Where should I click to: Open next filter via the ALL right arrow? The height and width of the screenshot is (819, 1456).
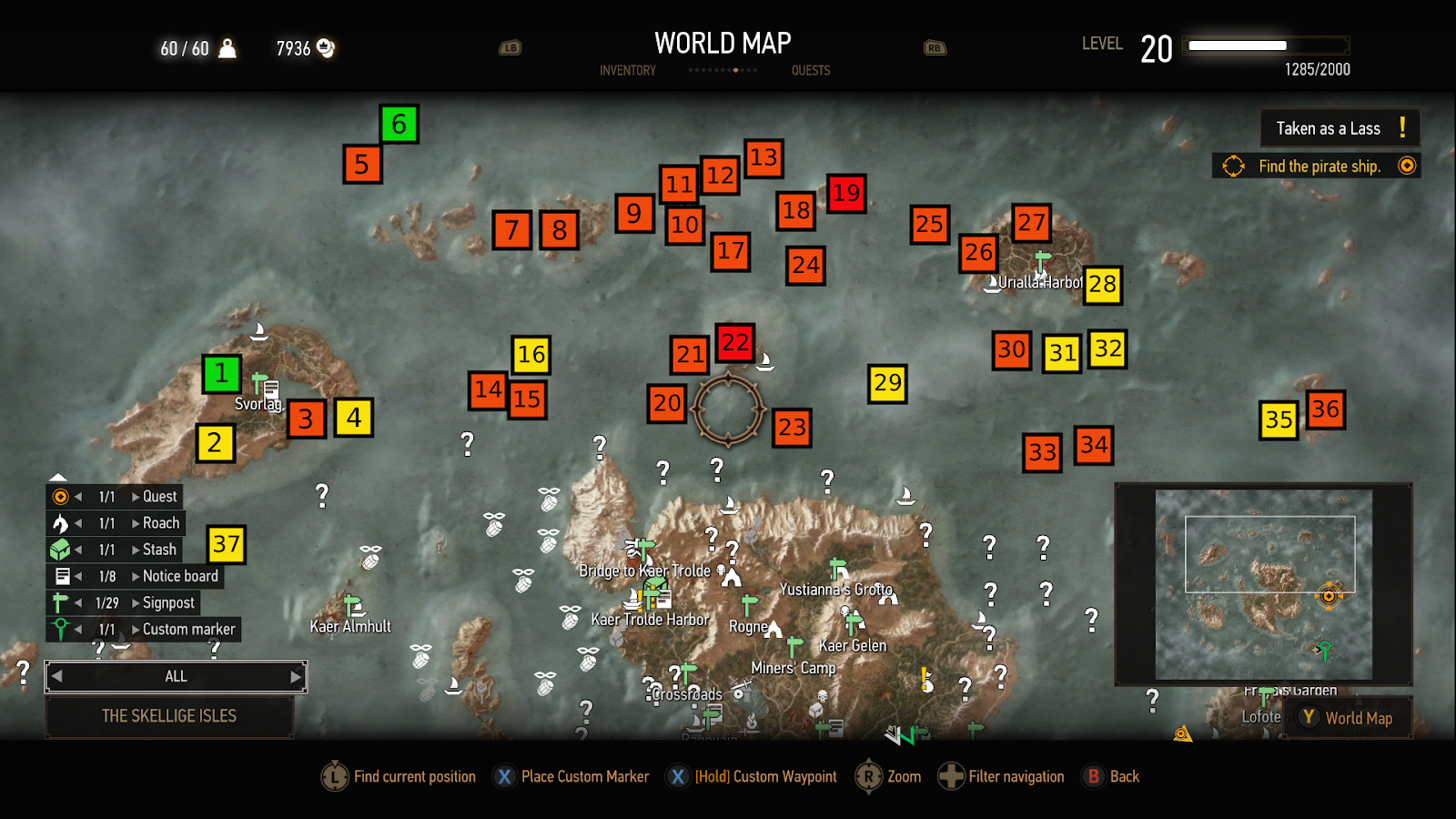[296, 676]
